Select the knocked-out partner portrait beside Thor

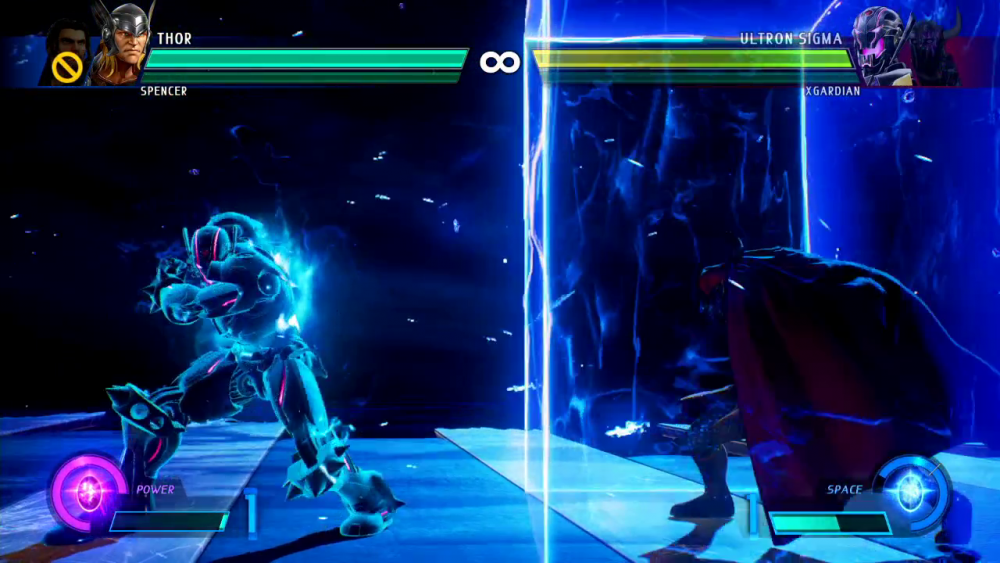click(x=67, y=54)
